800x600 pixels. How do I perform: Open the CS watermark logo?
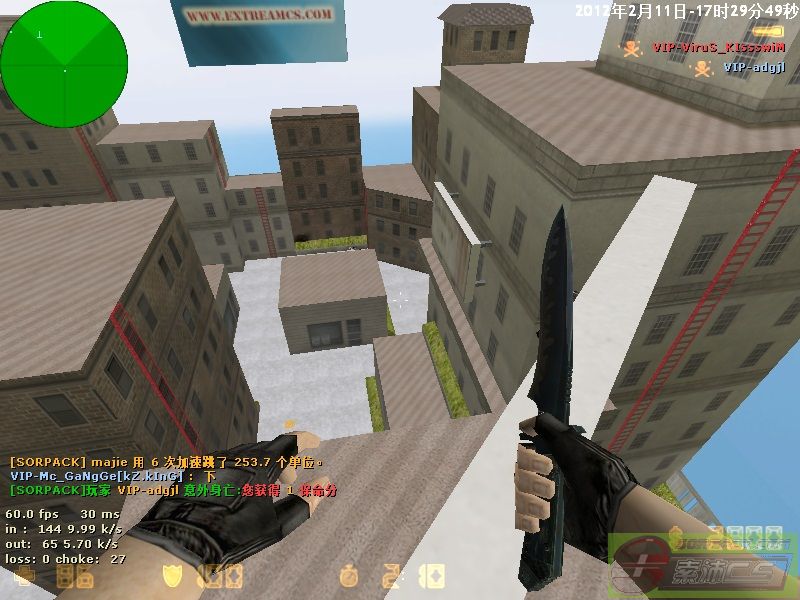[703, 567]
